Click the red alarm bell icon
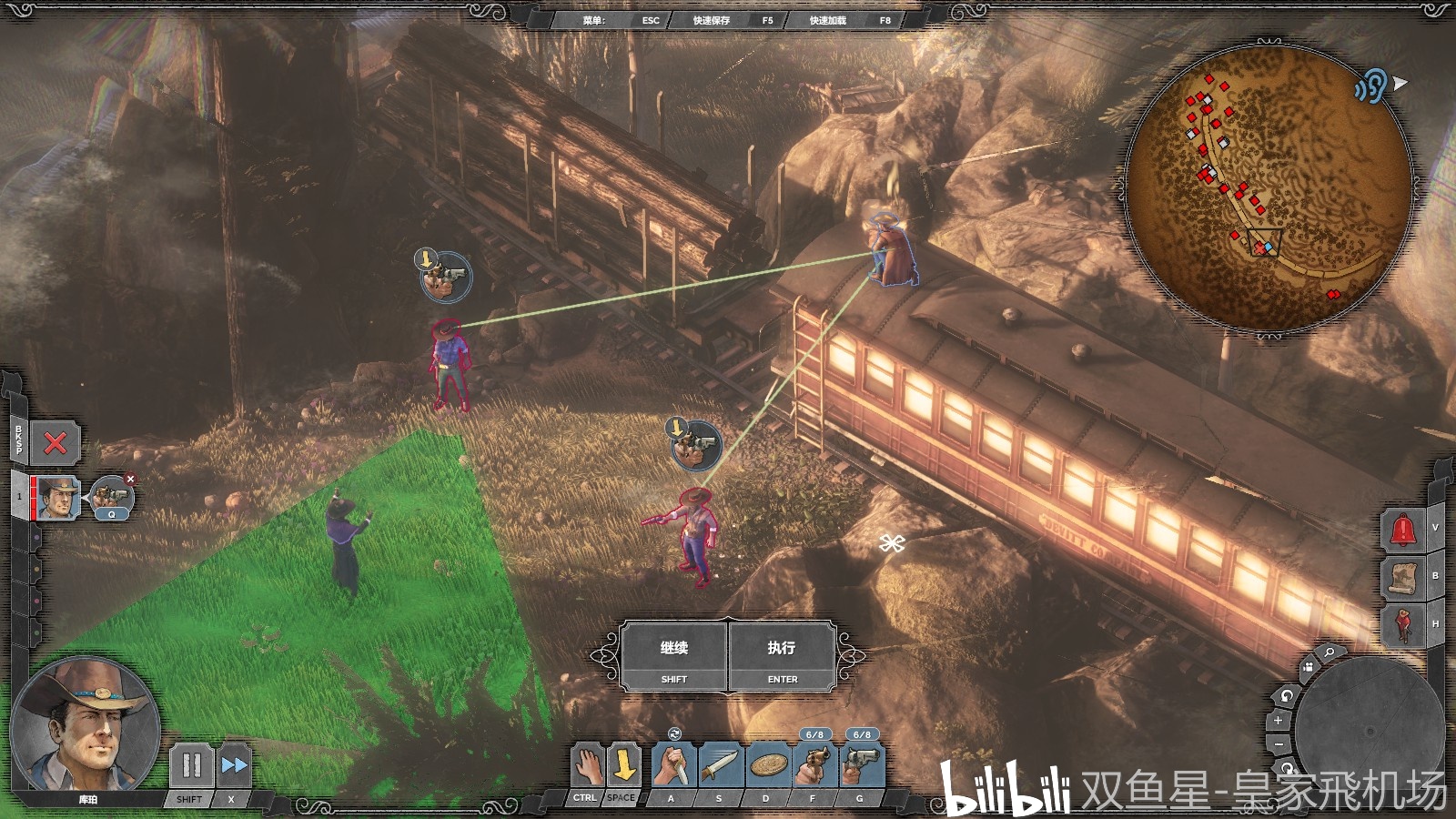 click(x=1402, y=530)
